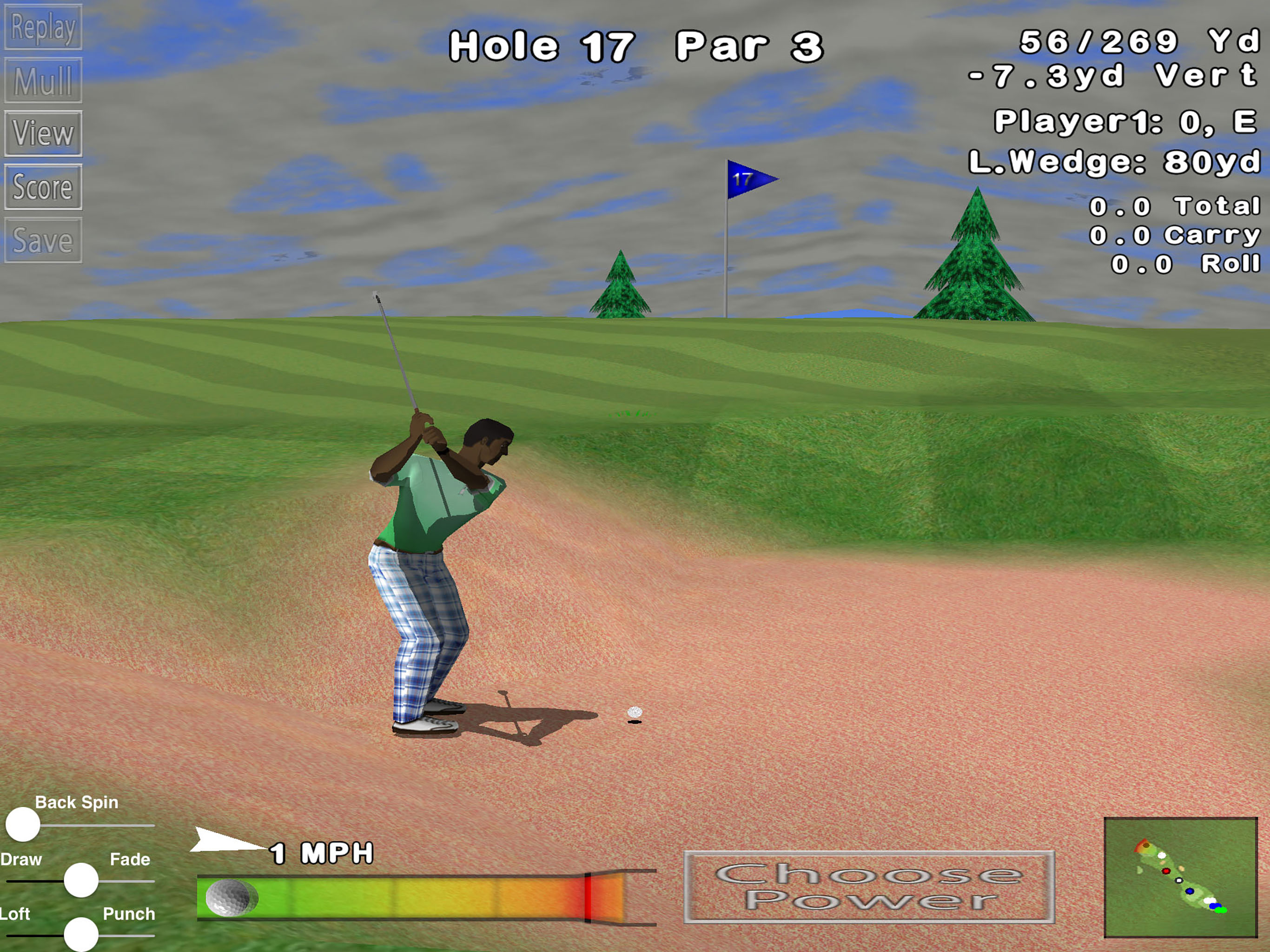This screenshot has width=1270, height=952.
Task: Click the Back Spin slider knob
Action: [23, 825]
